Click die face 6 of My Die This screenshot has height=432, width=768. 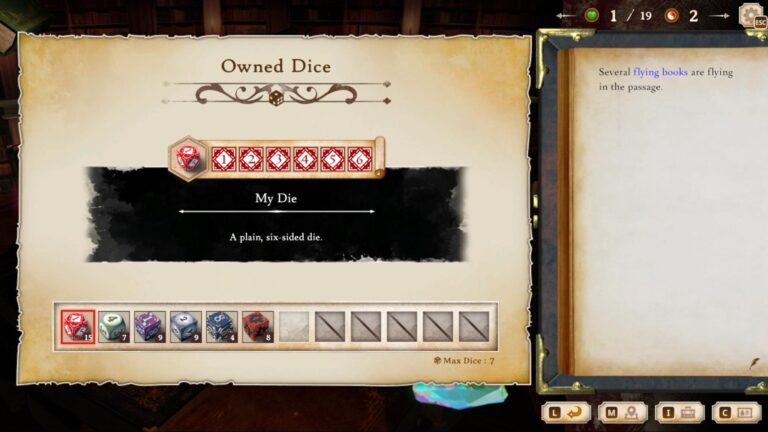360,159
